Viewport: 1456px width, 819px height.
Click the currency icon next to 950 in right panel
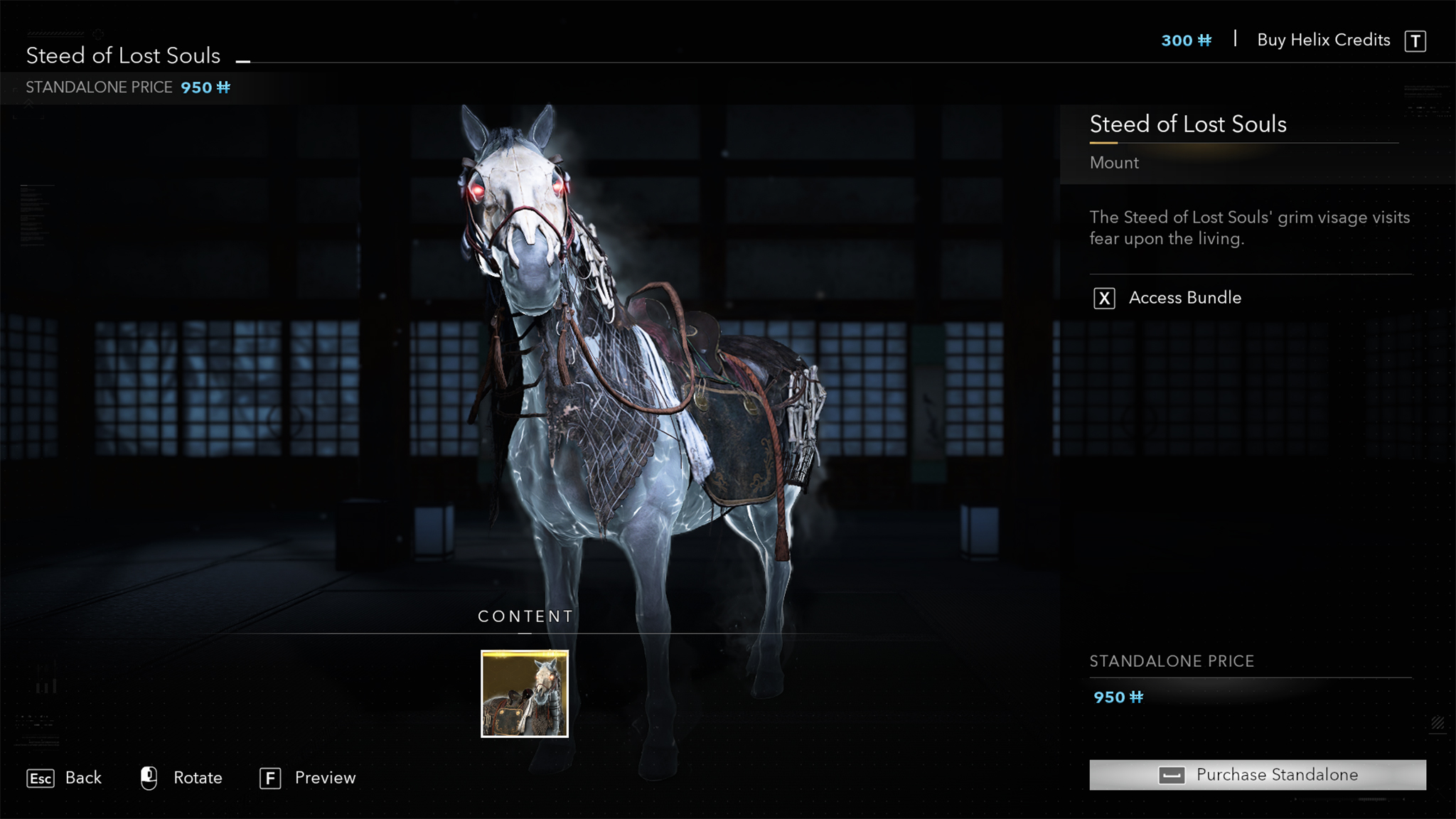(x=1138, y=697)
